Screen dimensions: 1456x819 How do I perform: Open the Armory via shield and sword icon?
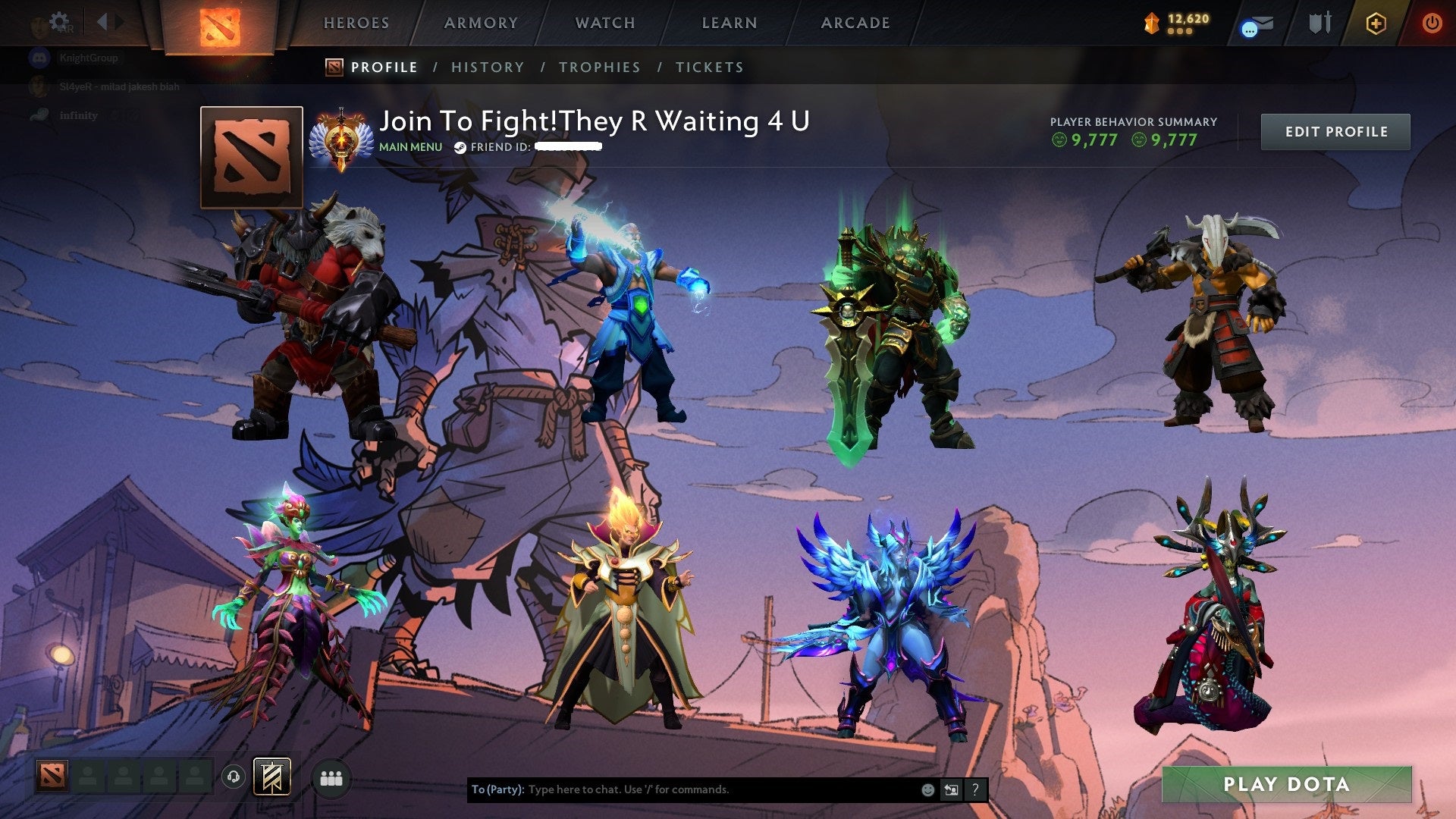1319,23
